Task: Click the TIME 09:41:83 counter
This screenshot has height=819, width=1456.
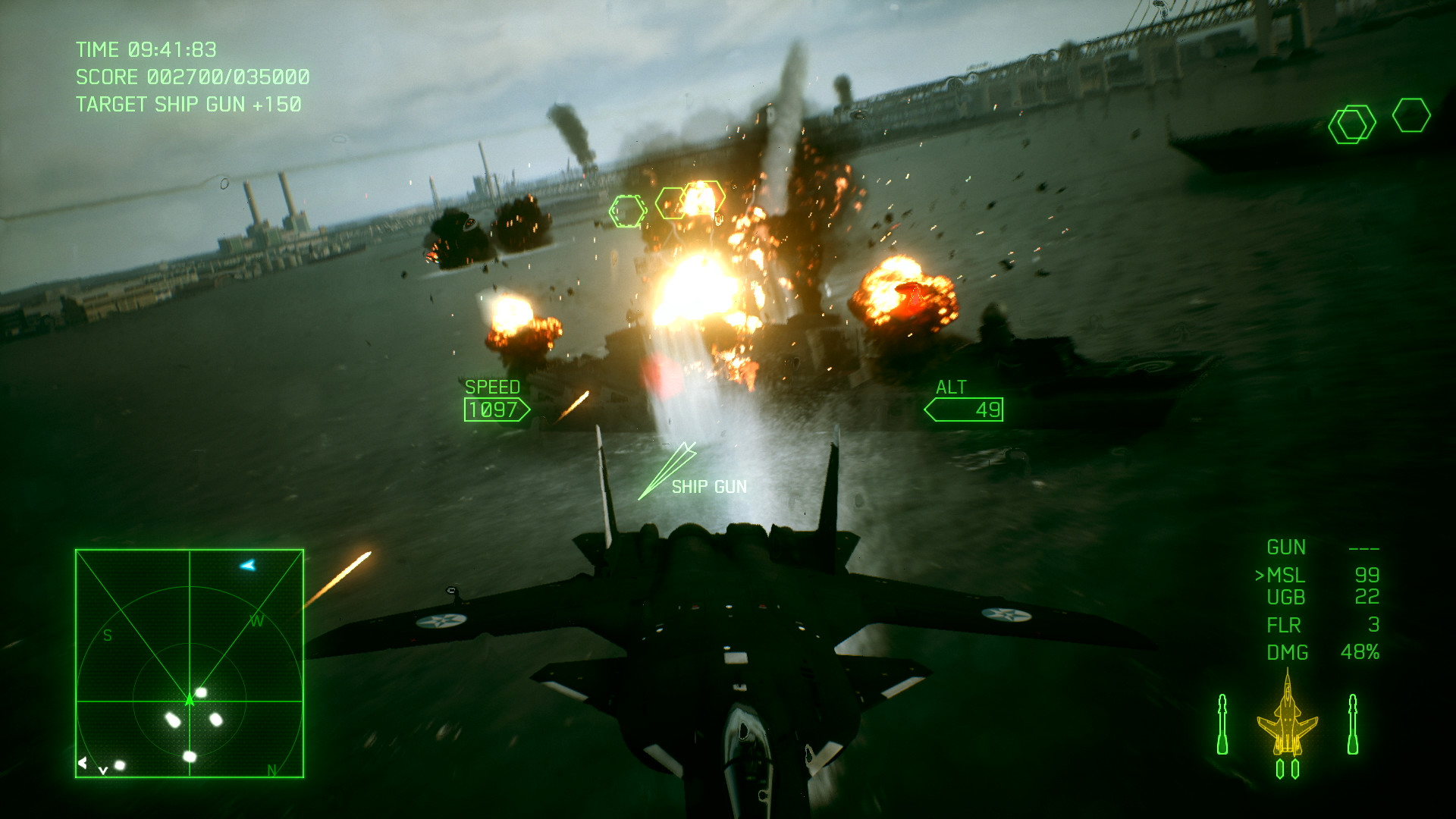Action: pos(146,50)
